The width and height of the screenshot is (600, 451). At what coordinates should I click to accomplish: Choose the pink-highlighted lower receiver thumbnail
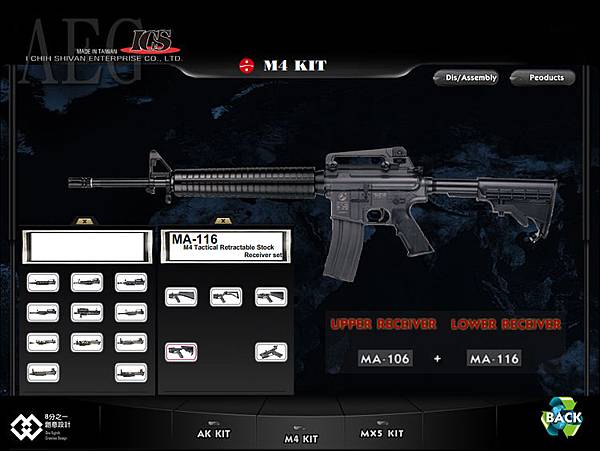[x=181, y=351]
